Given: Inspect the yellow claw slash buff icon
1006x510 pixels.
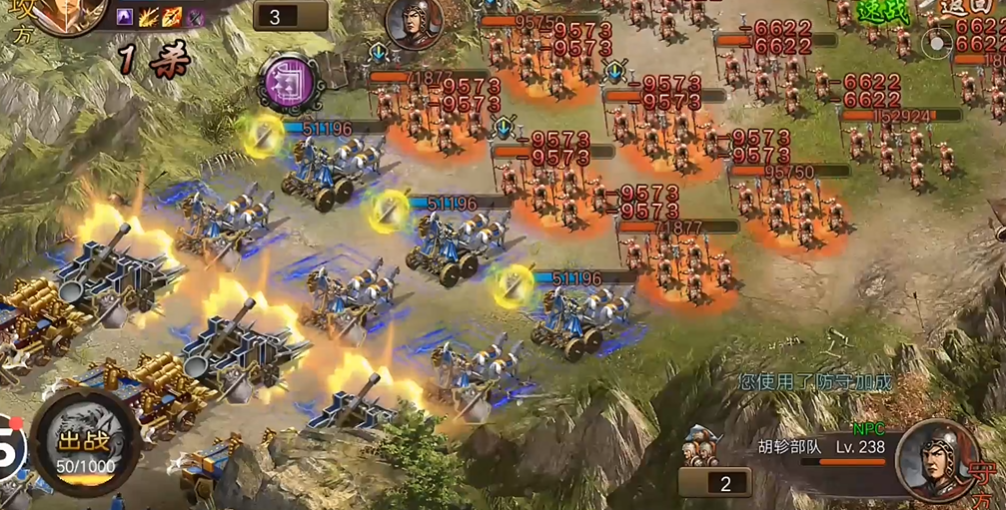Looking at the screenshot, I should coord(148,16).
